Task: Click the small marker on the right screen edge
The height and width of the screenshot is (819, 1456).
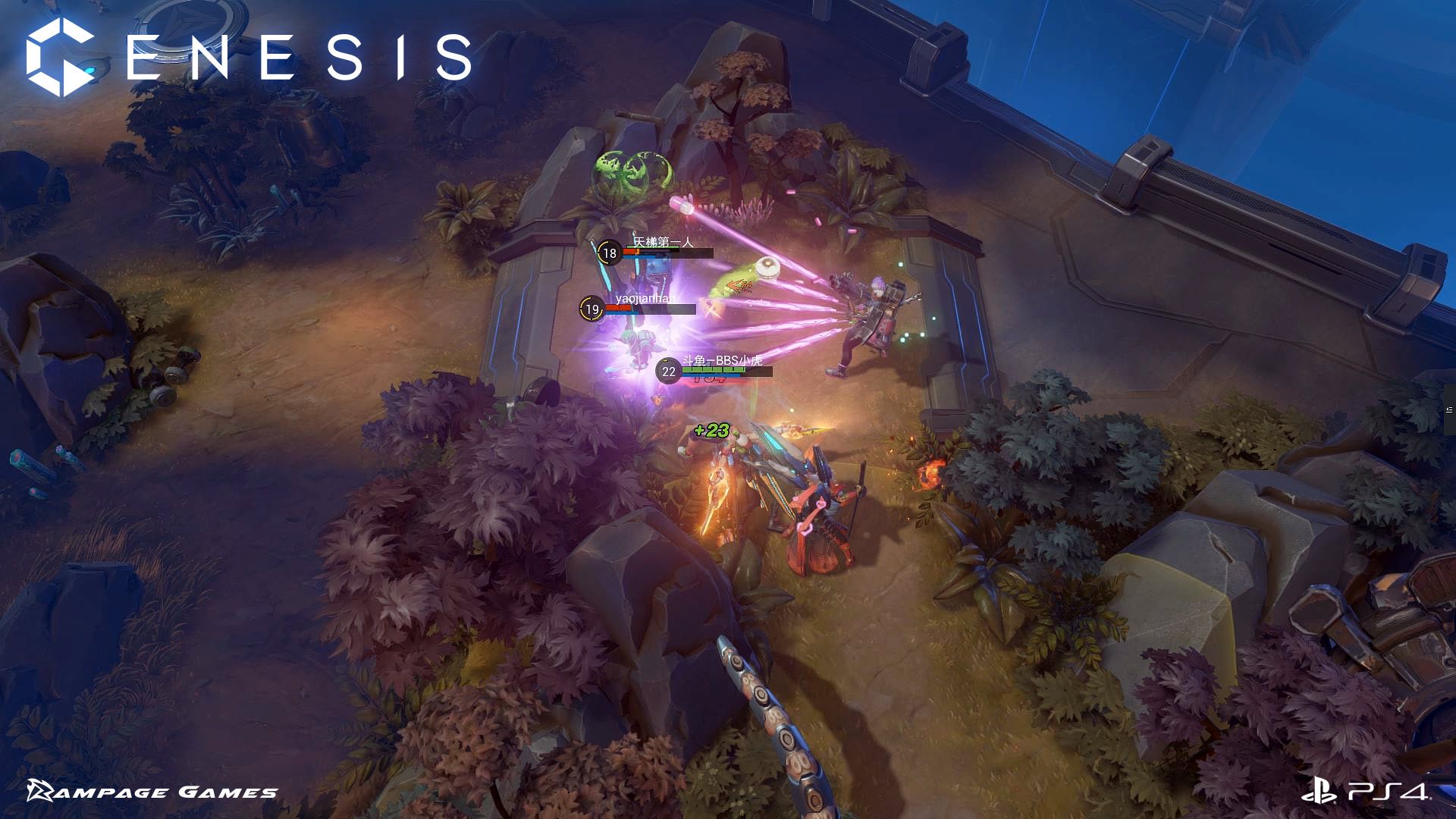Action: 1449,409
